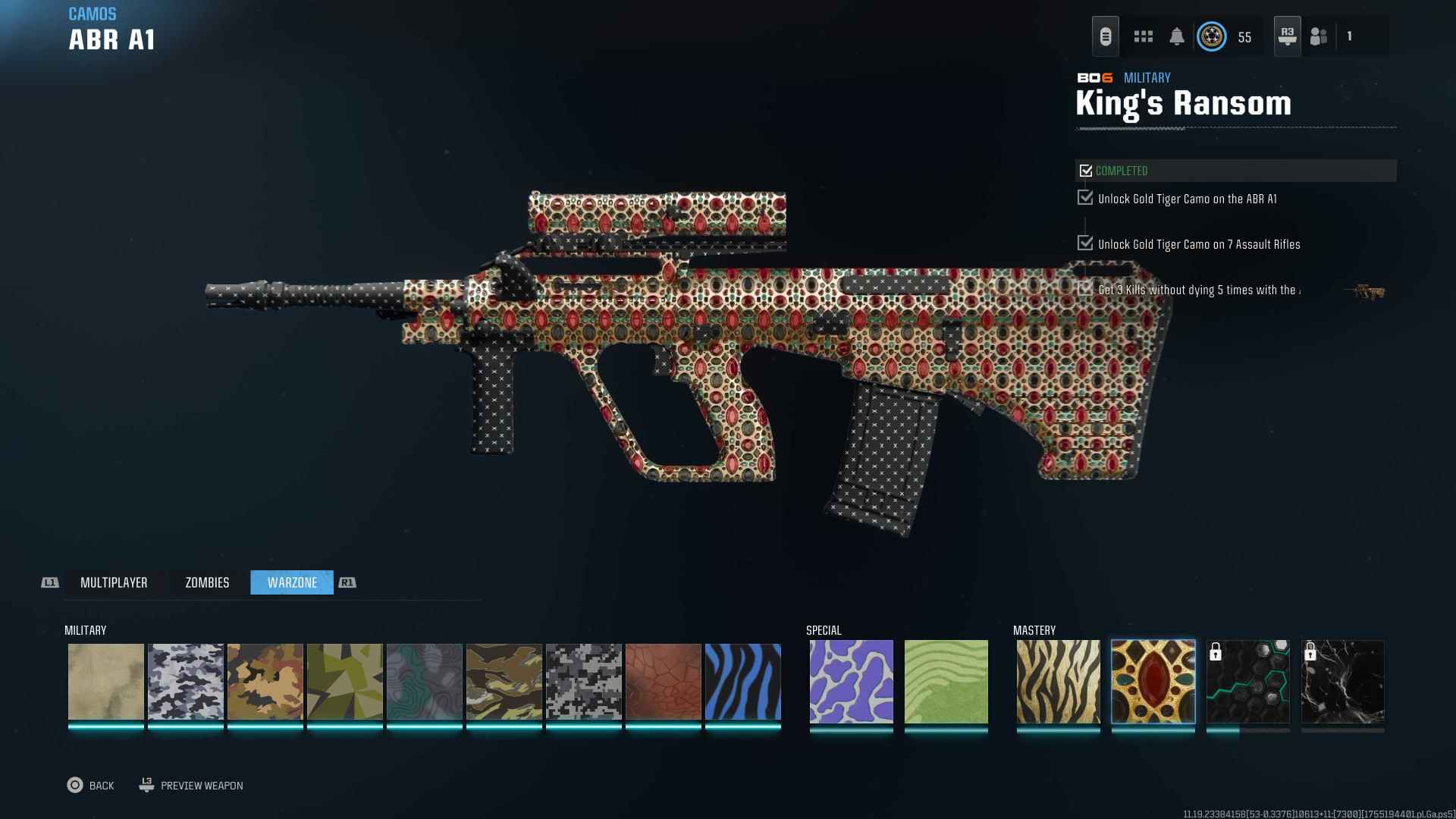This screenshot has width=1456, height=819.
Task: Equip the Gold Tiger mastery camo
Action: [x=1059, y=682]
